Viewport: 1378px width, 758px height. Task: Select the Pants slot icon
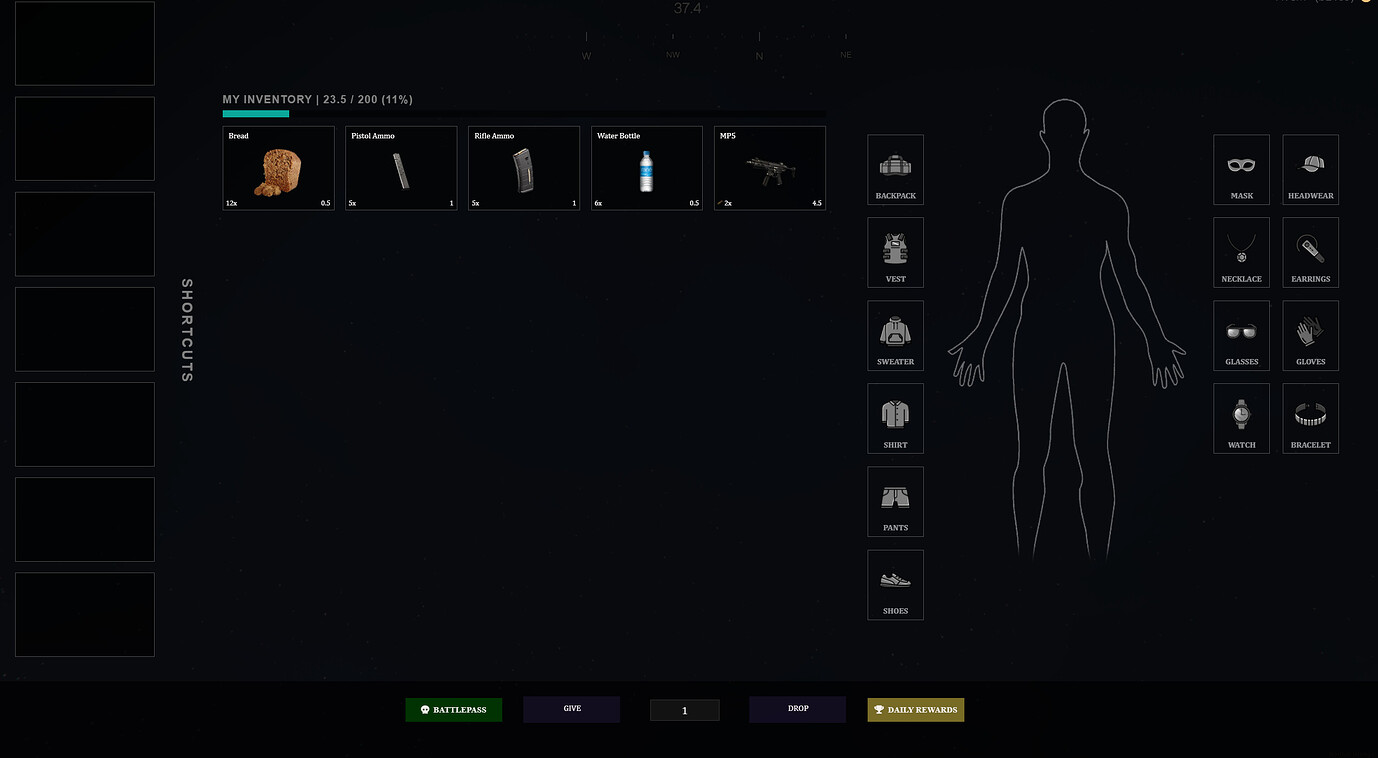(x=895, y=501)
